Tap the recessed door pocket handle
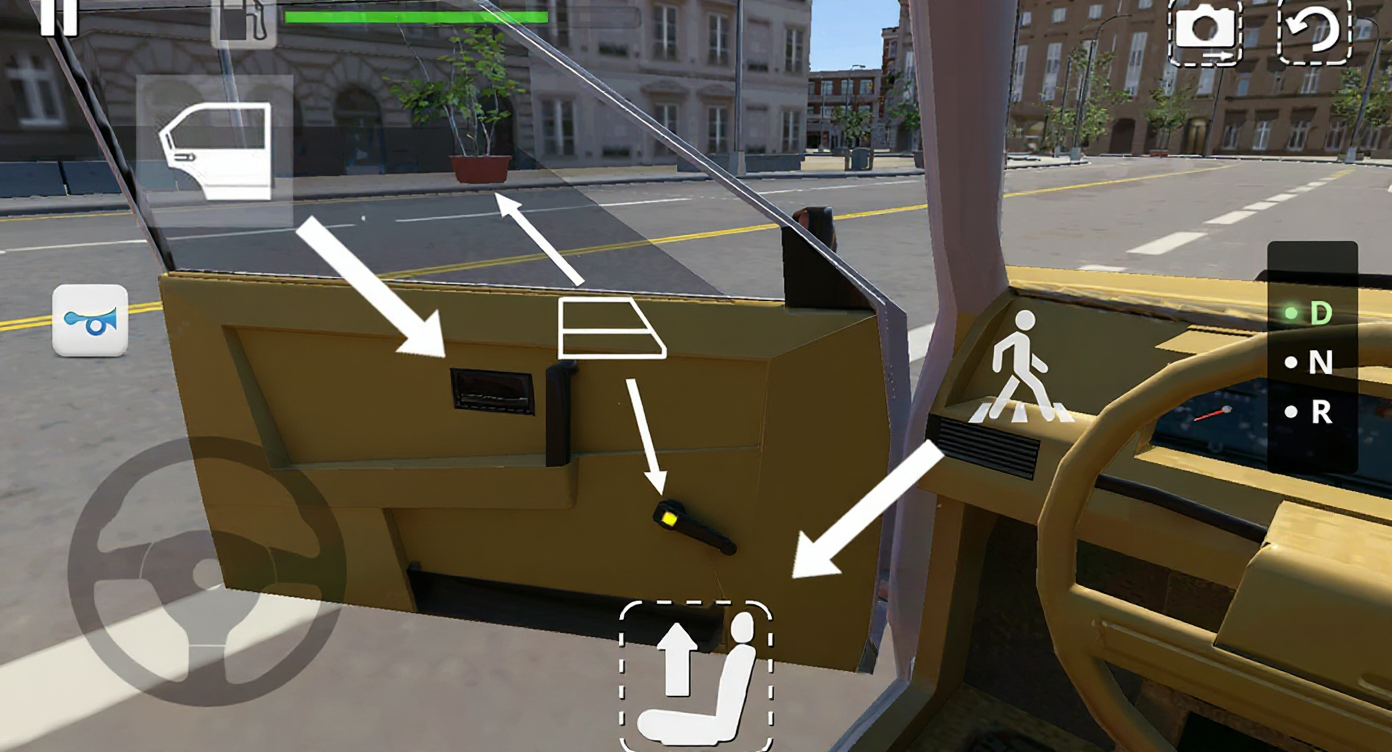 click(494, 392)
